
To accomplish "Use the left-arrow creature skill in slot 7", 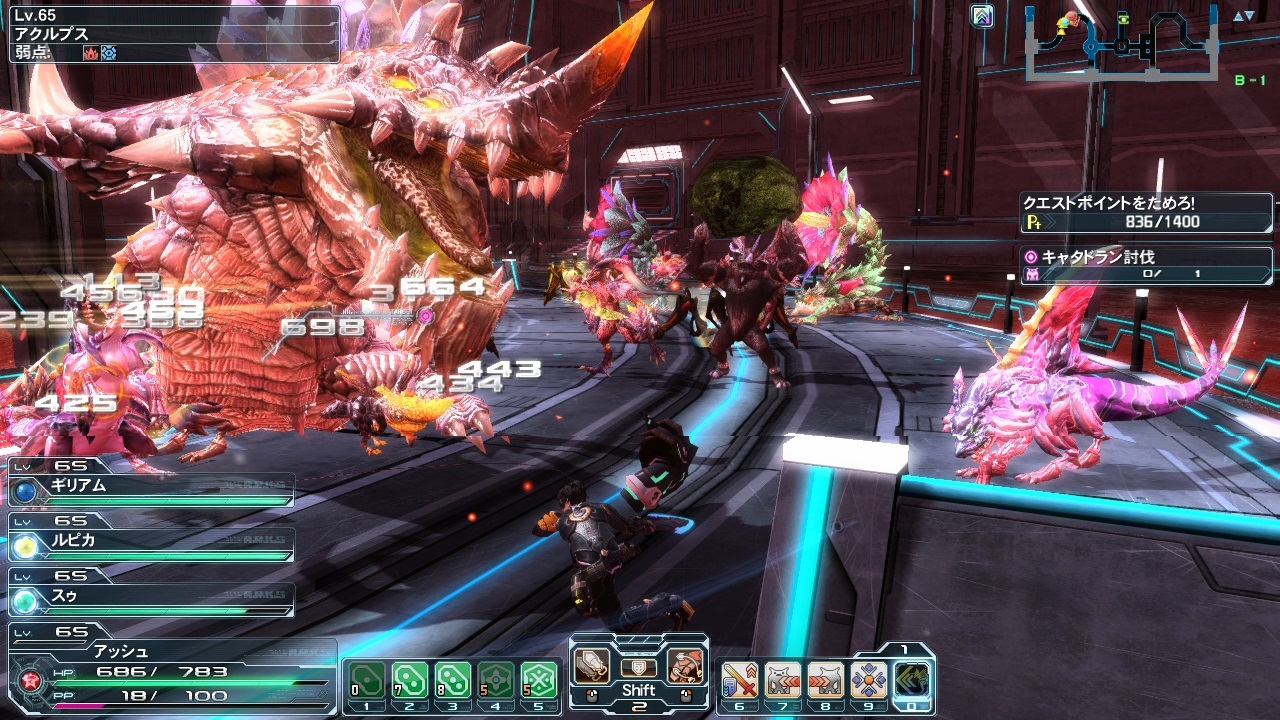I will pos(782,680).
